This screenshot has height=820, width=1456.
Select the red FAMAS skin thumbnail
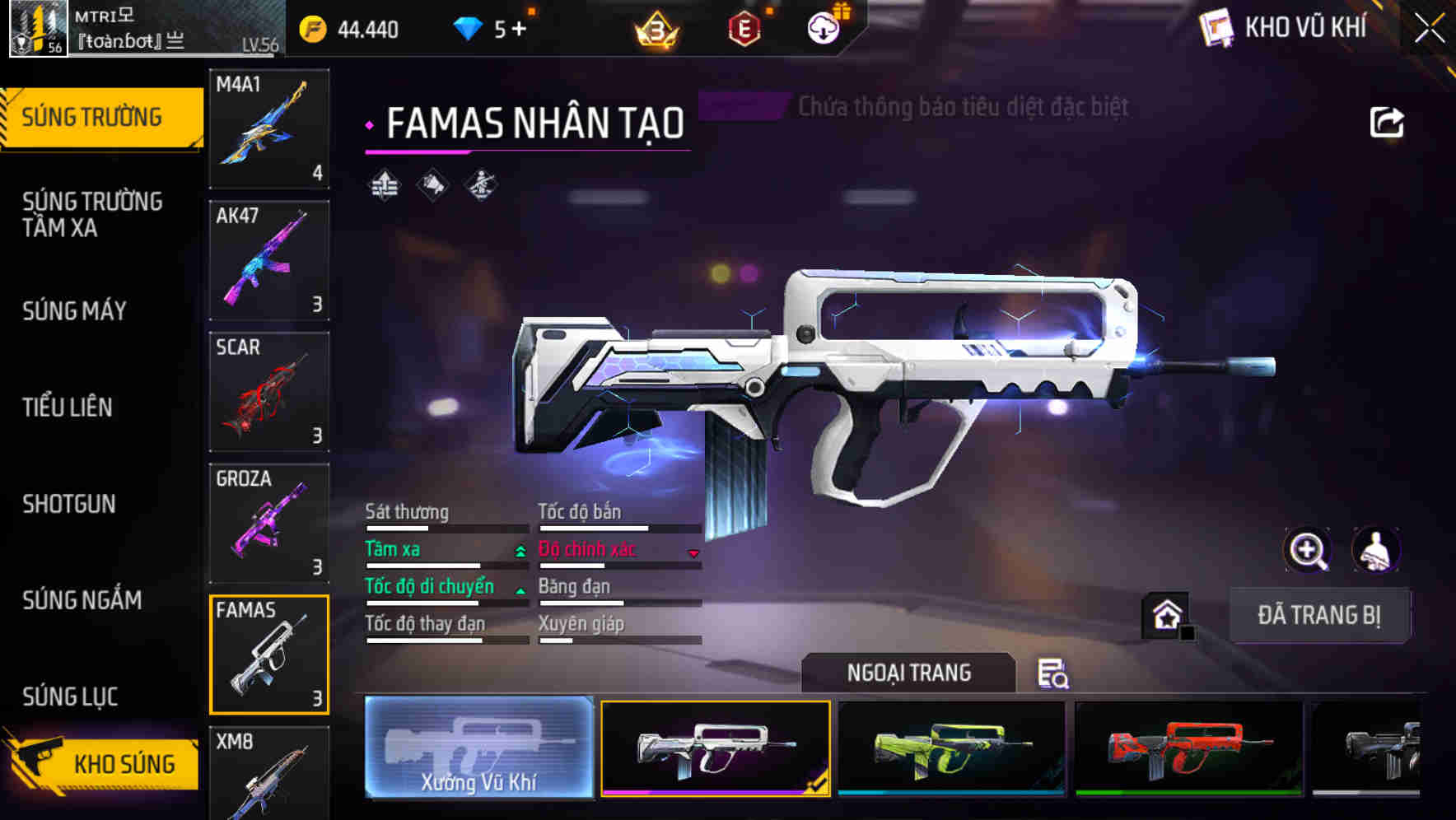1184,748
